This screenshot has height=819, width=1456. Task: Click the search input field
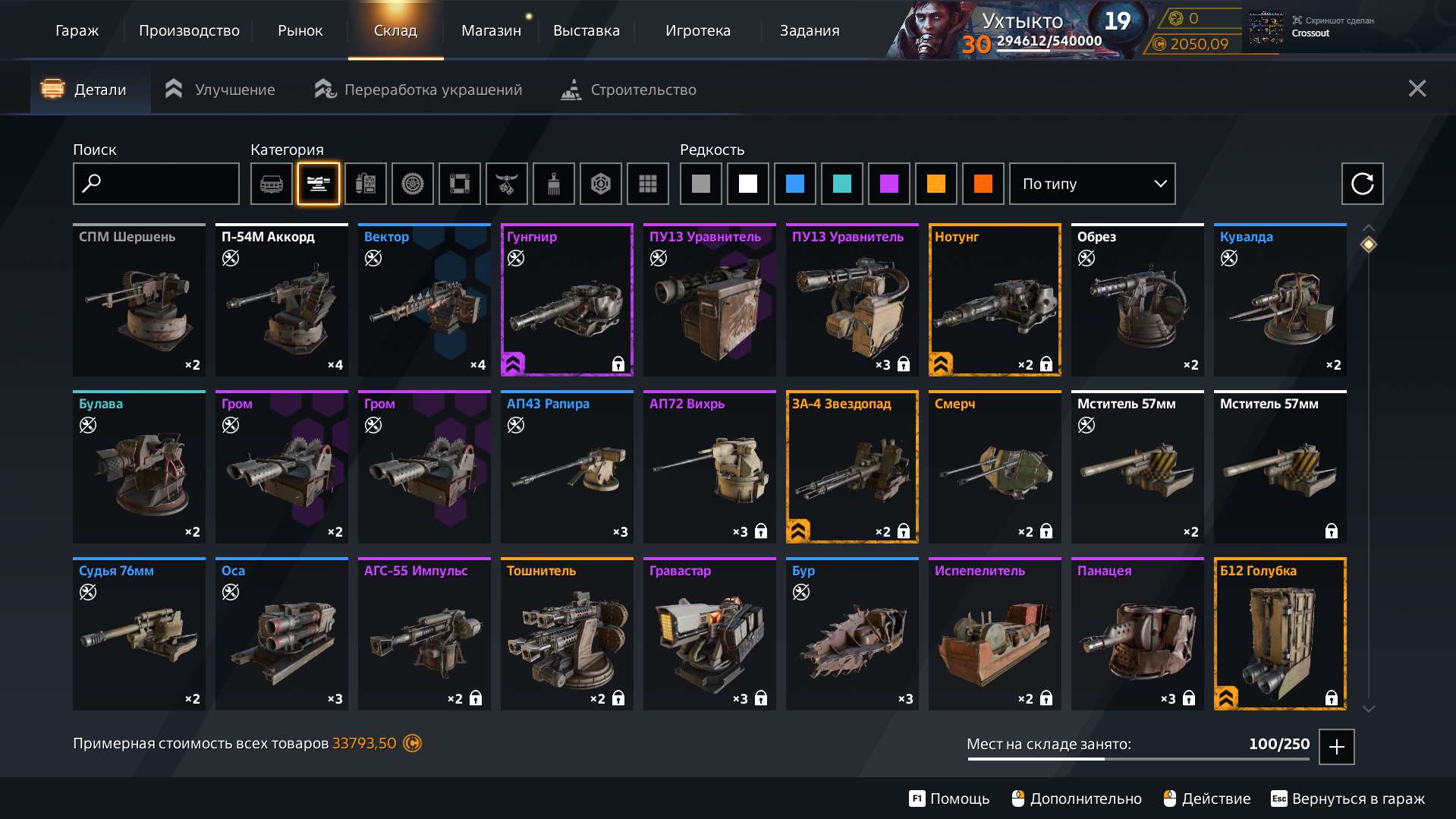click(156, 184)
